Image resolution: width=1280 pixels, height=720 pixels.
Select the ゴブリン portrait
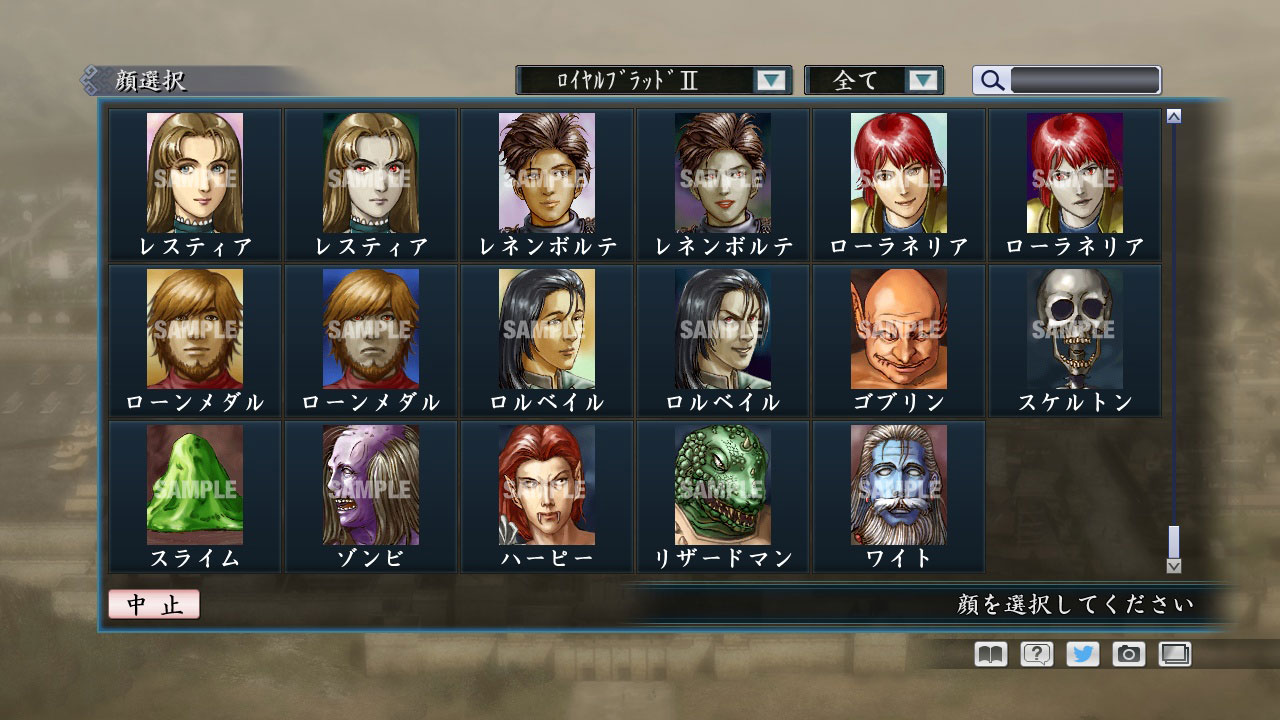coord(899,330)
